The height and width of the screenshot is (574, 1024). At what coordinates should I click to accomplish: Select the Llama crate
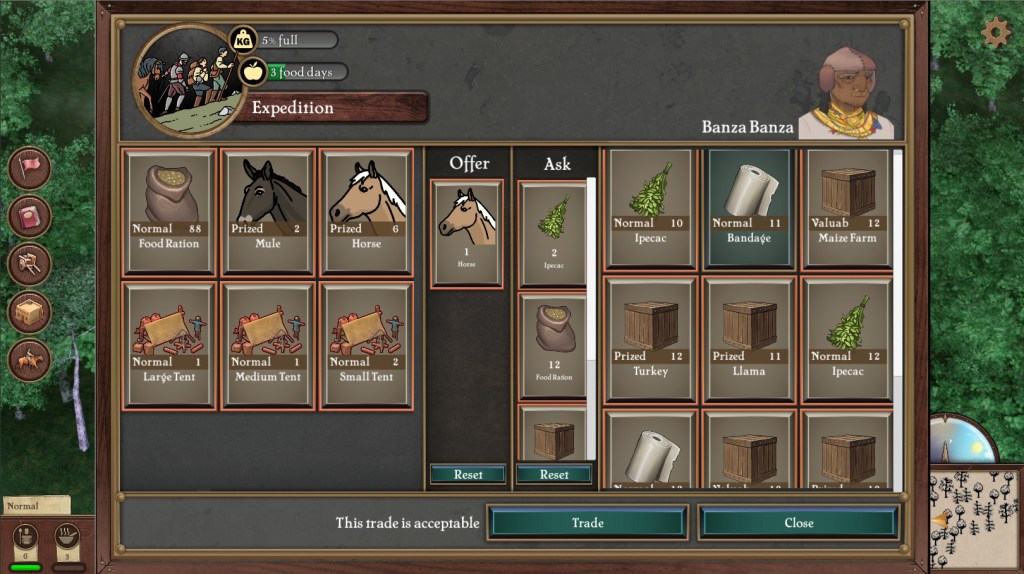point(749,340)
